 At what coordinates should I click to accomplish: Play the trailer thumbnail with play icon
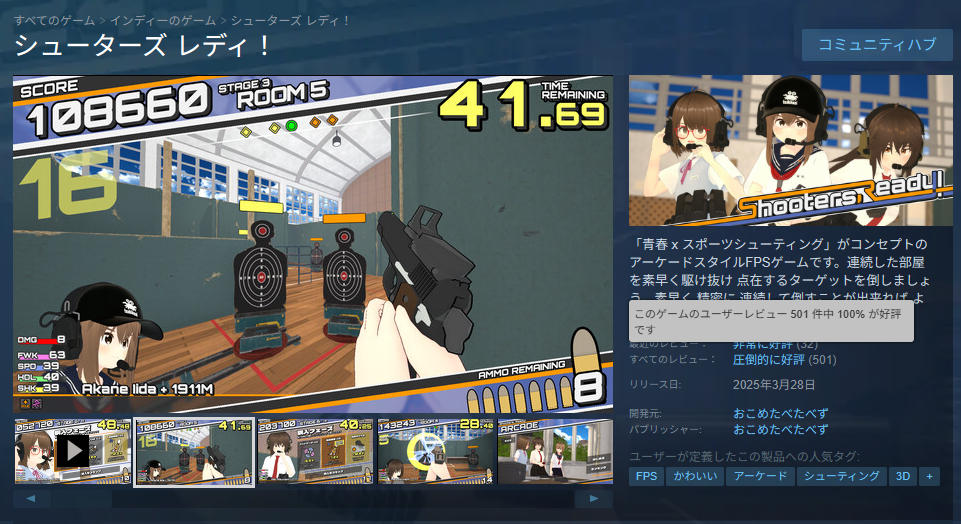click(72, 452)
